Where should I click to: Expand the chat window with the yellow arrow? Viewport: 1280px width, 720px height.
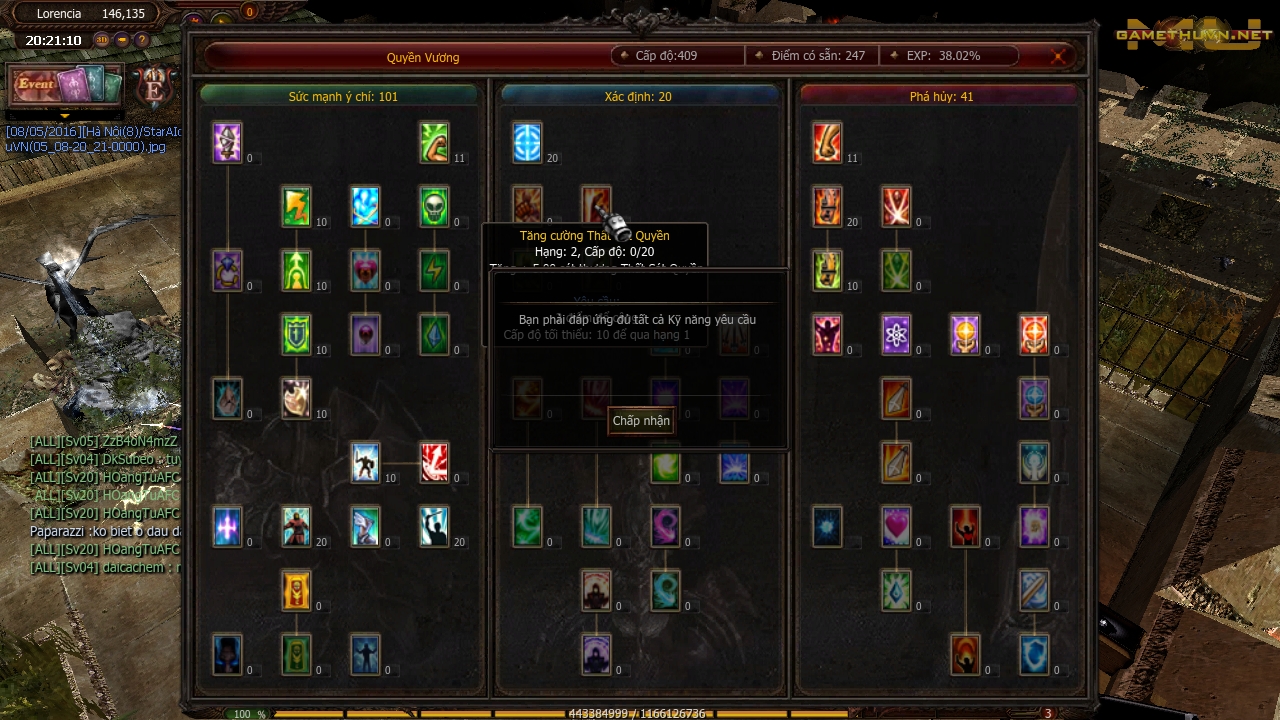[65, 117]
